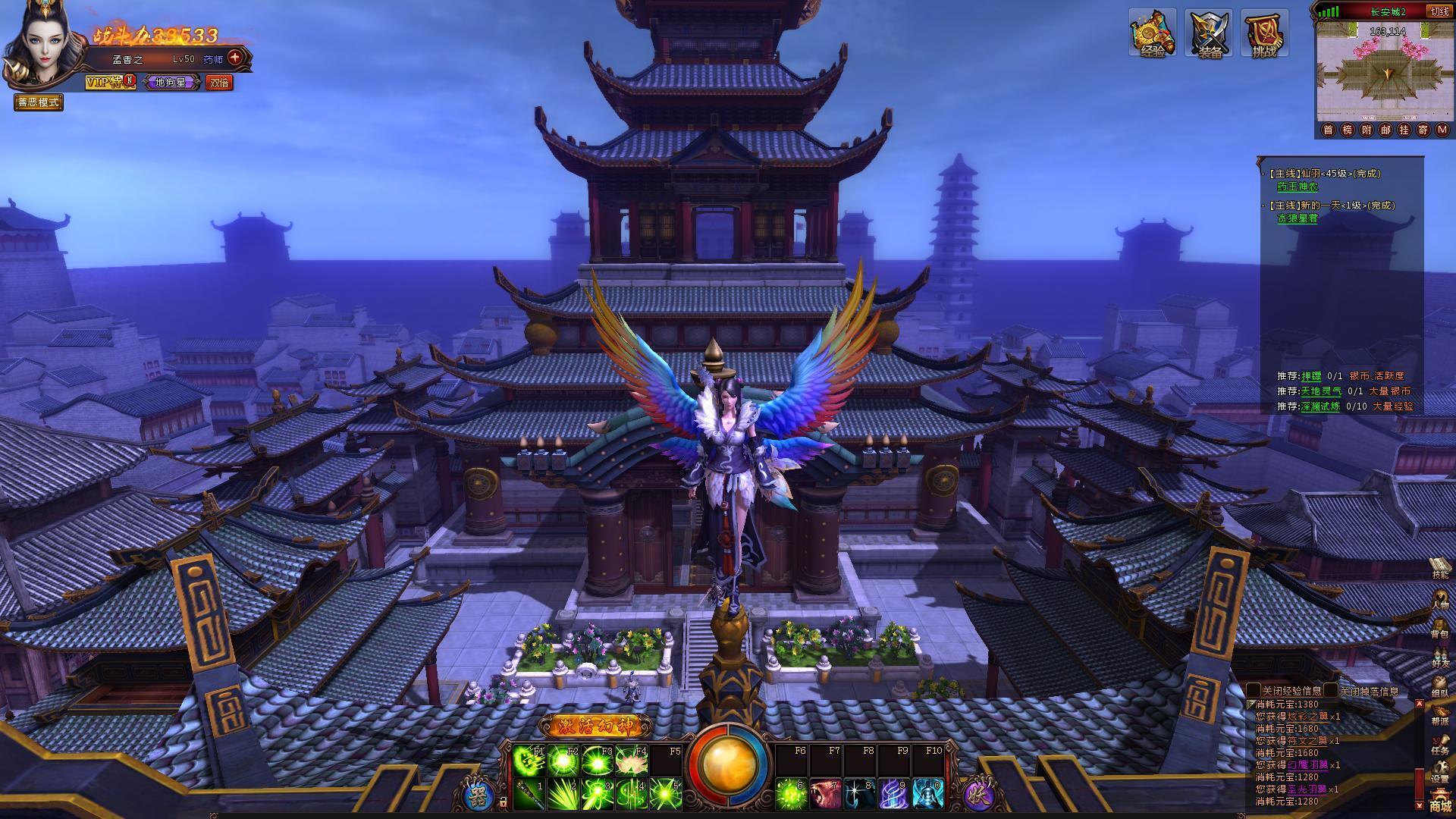1456x819 pixels.
Task: Click the M map button under the minimap
Action: coord(1442,130)
